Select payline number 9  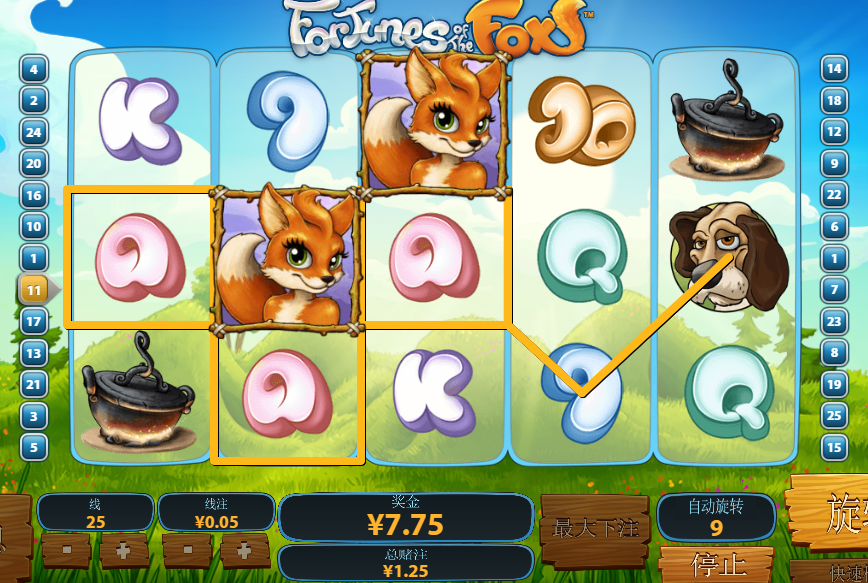(833, 164)
